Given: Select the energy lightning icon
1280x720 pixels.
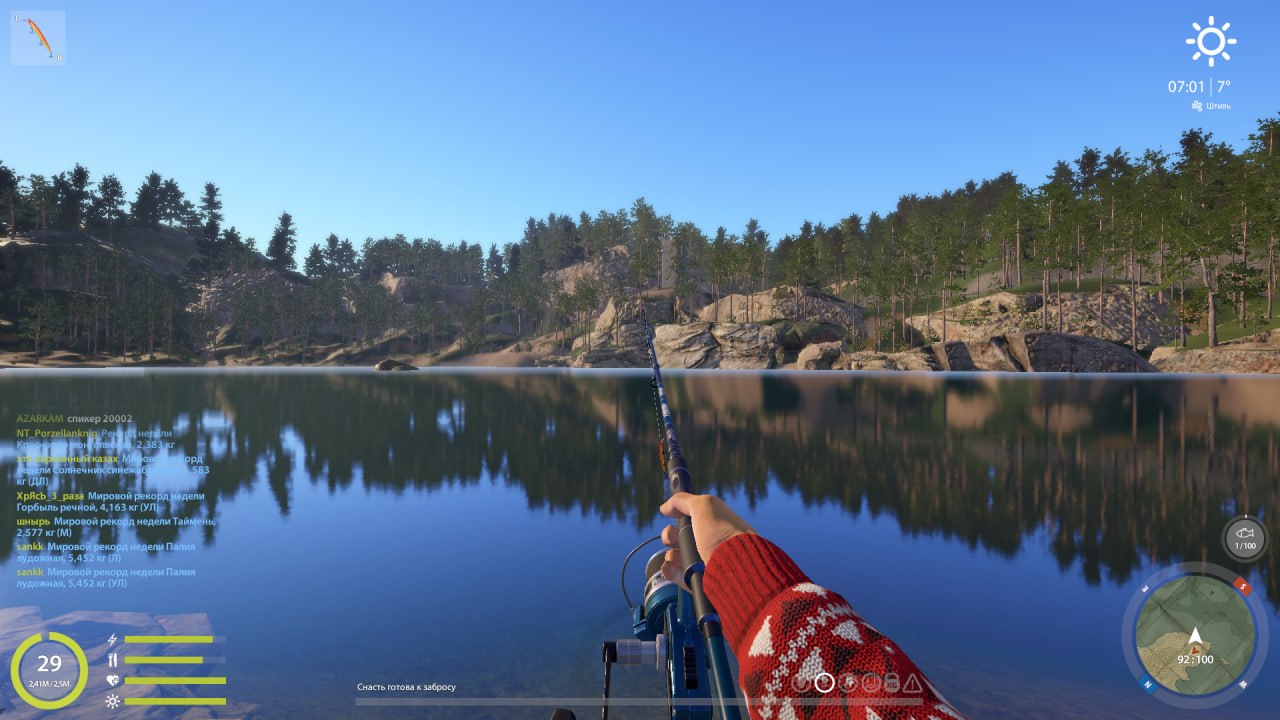Looking at the screenshot, I should pos(112,639).
